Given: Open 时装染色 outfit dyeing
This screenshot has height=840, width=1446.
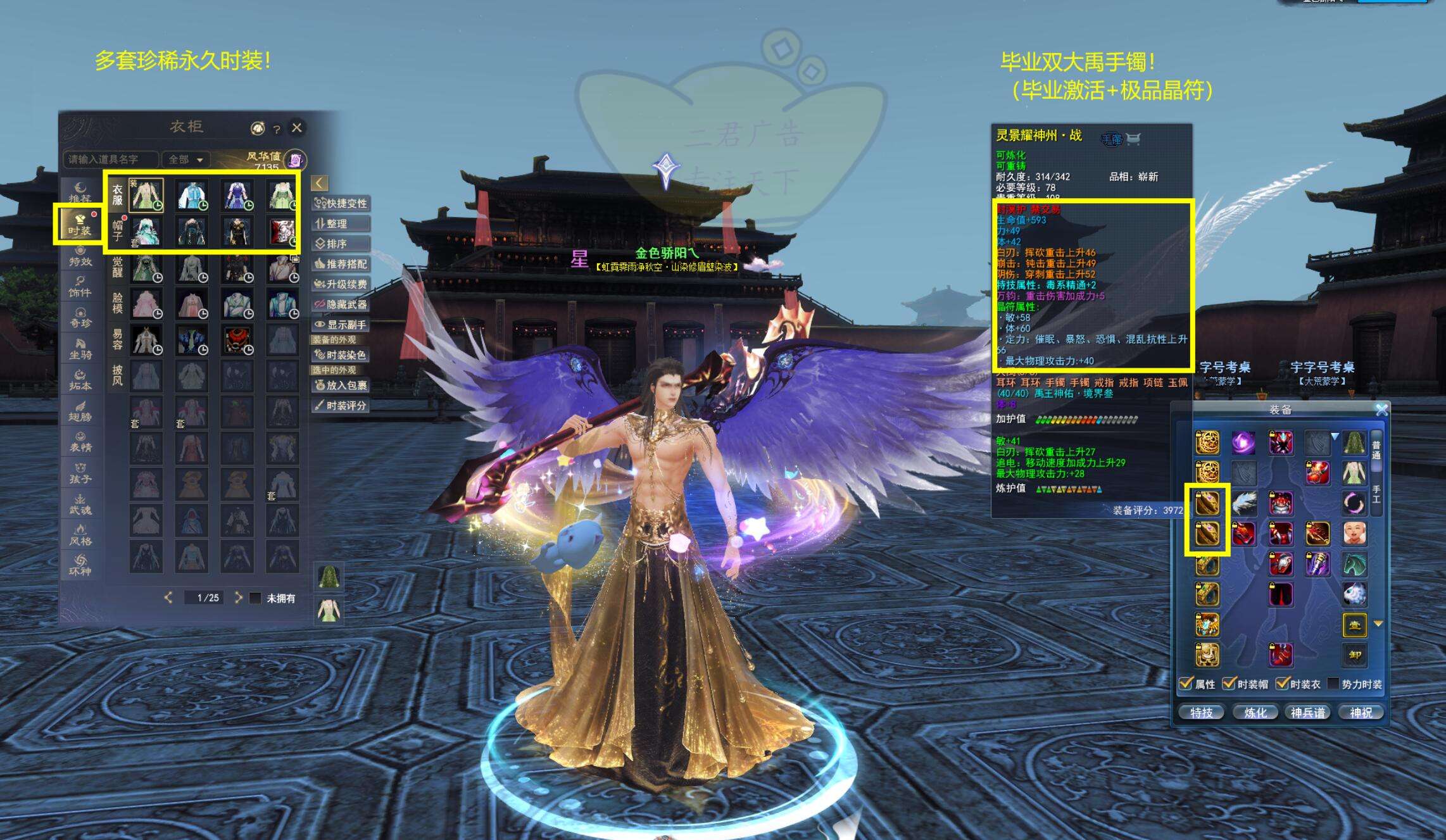Looking at the screenshot, I should point(341,355).
